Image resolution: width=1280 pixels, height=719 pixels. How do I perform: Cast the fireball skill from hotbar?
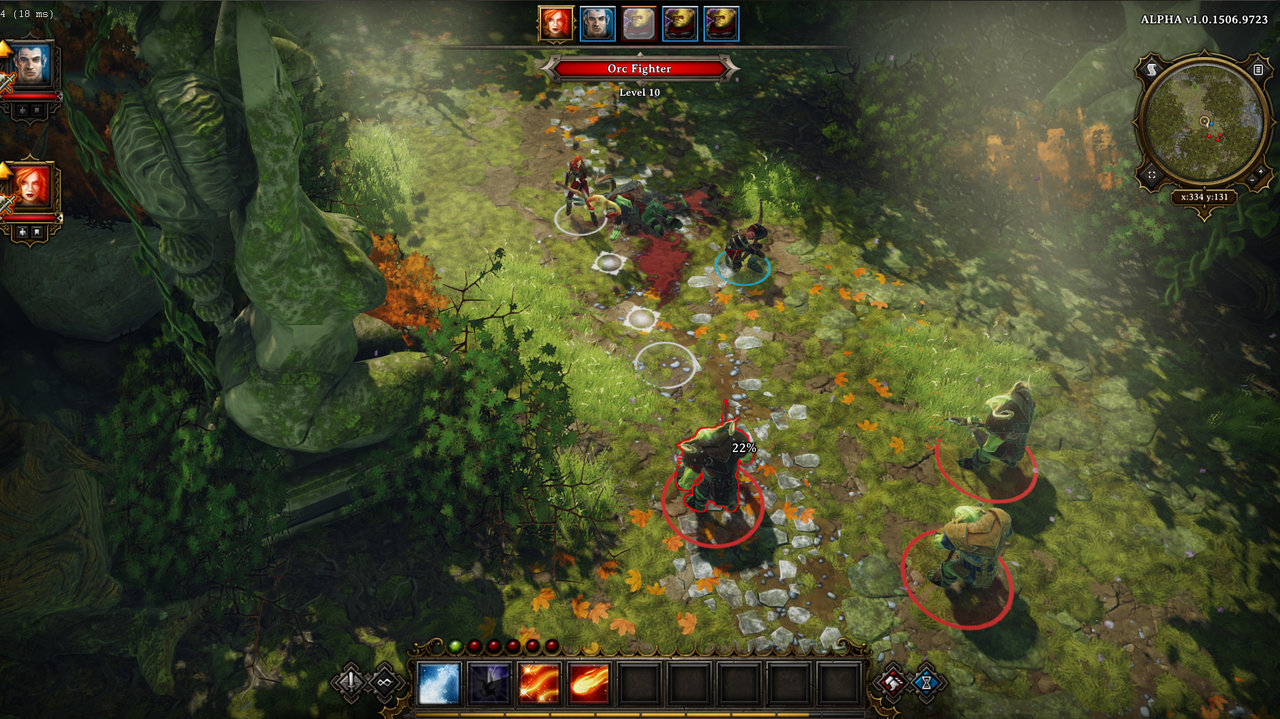(589, 683)
